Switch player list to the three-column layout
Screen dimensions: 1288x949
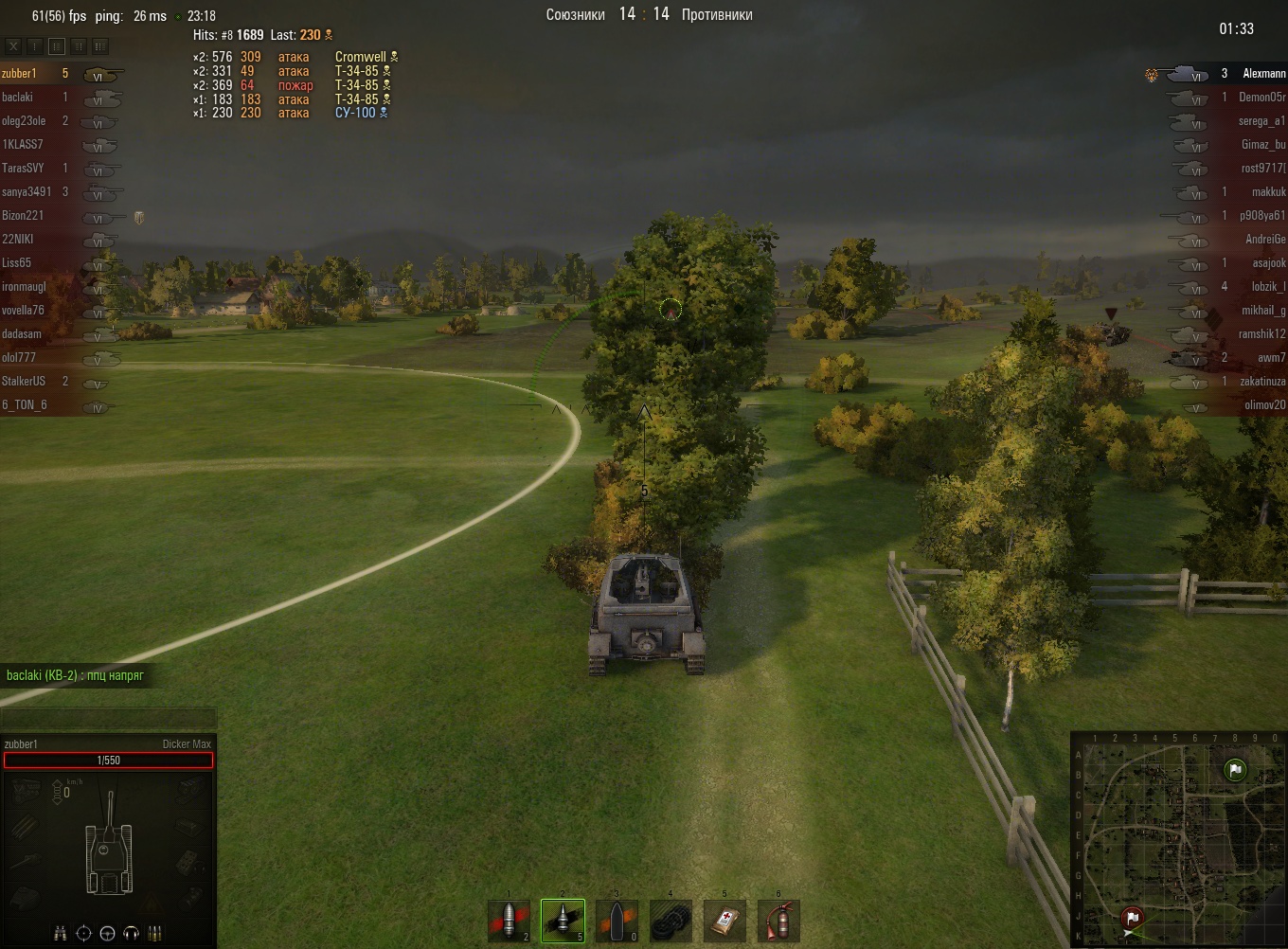pyautogui.click(x=100, y=45)
